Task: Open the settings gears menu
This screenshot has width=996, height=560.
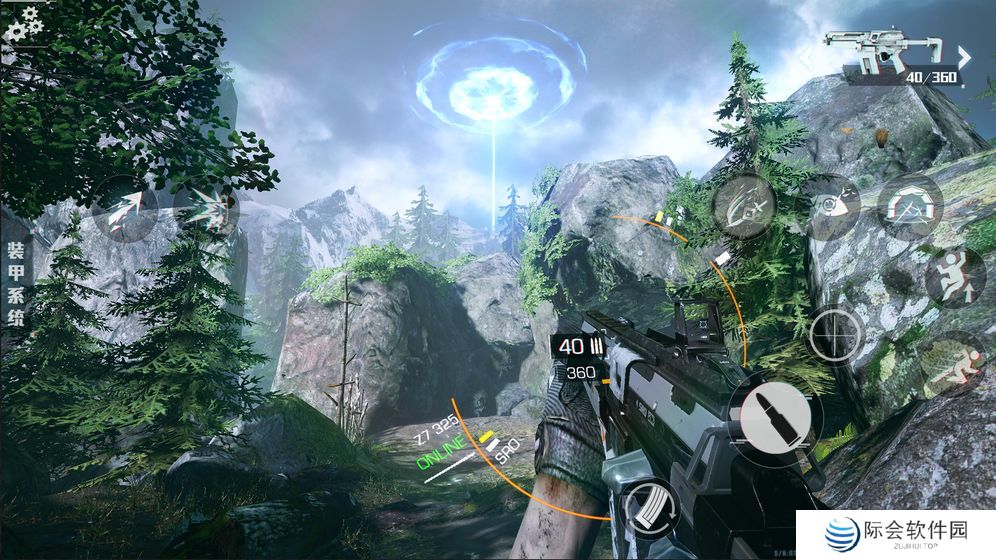Action: (x=22, y=23)
